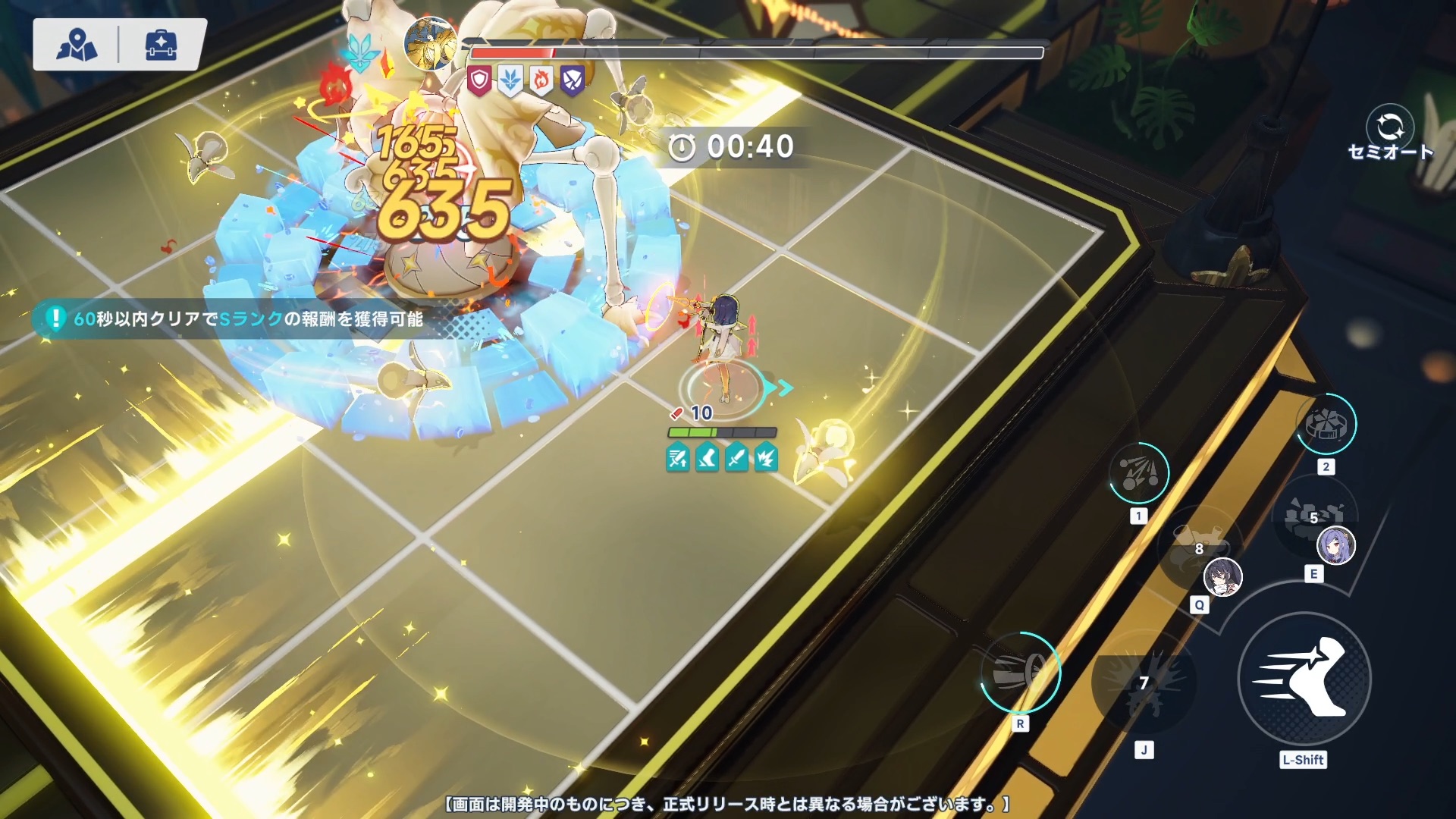1456x819 pixels.
Task: Click the battle timer showing 00:40
Action: [730, 147]
